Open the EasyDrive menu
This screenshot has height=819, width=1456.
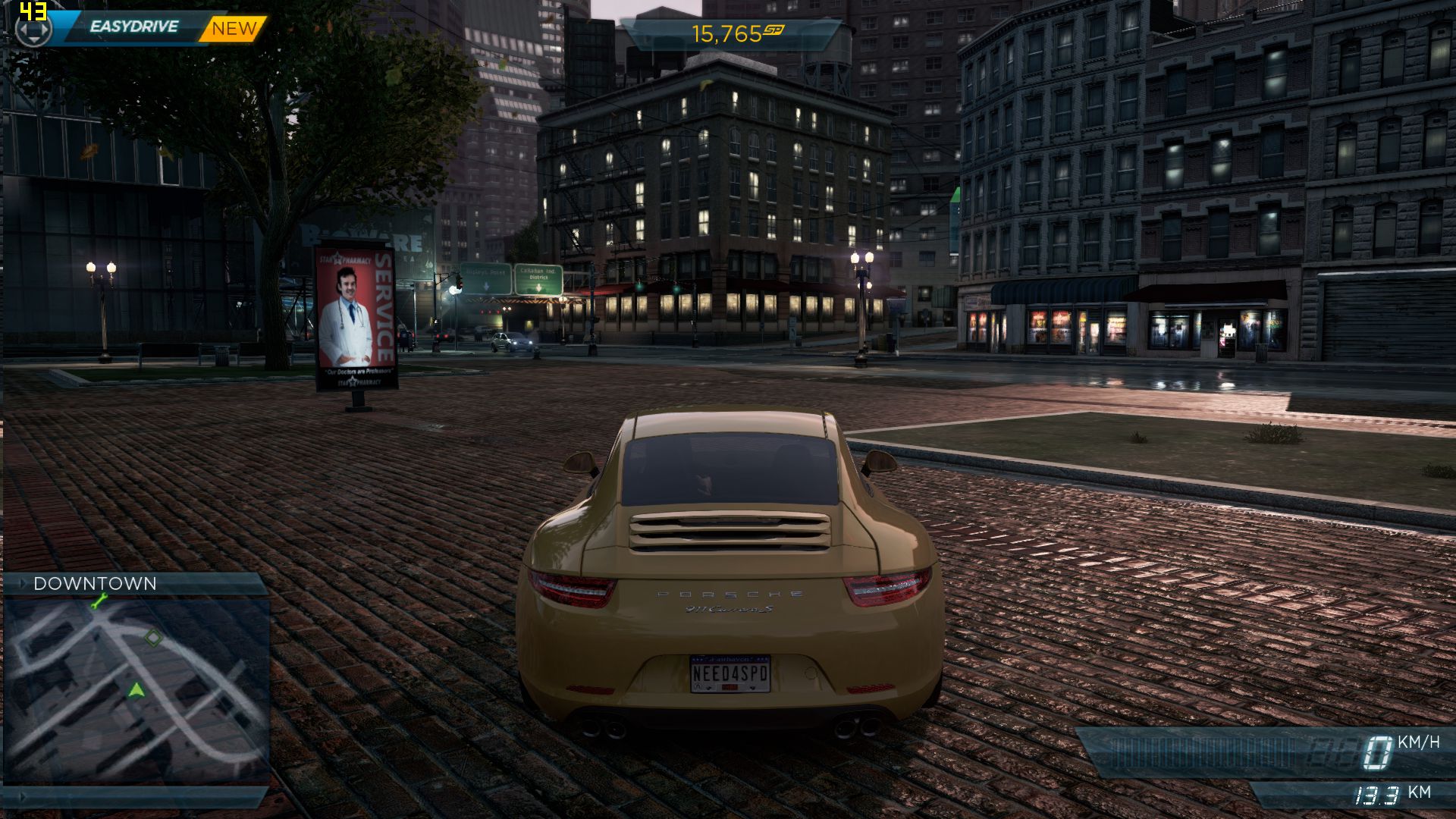click(133, 27)
